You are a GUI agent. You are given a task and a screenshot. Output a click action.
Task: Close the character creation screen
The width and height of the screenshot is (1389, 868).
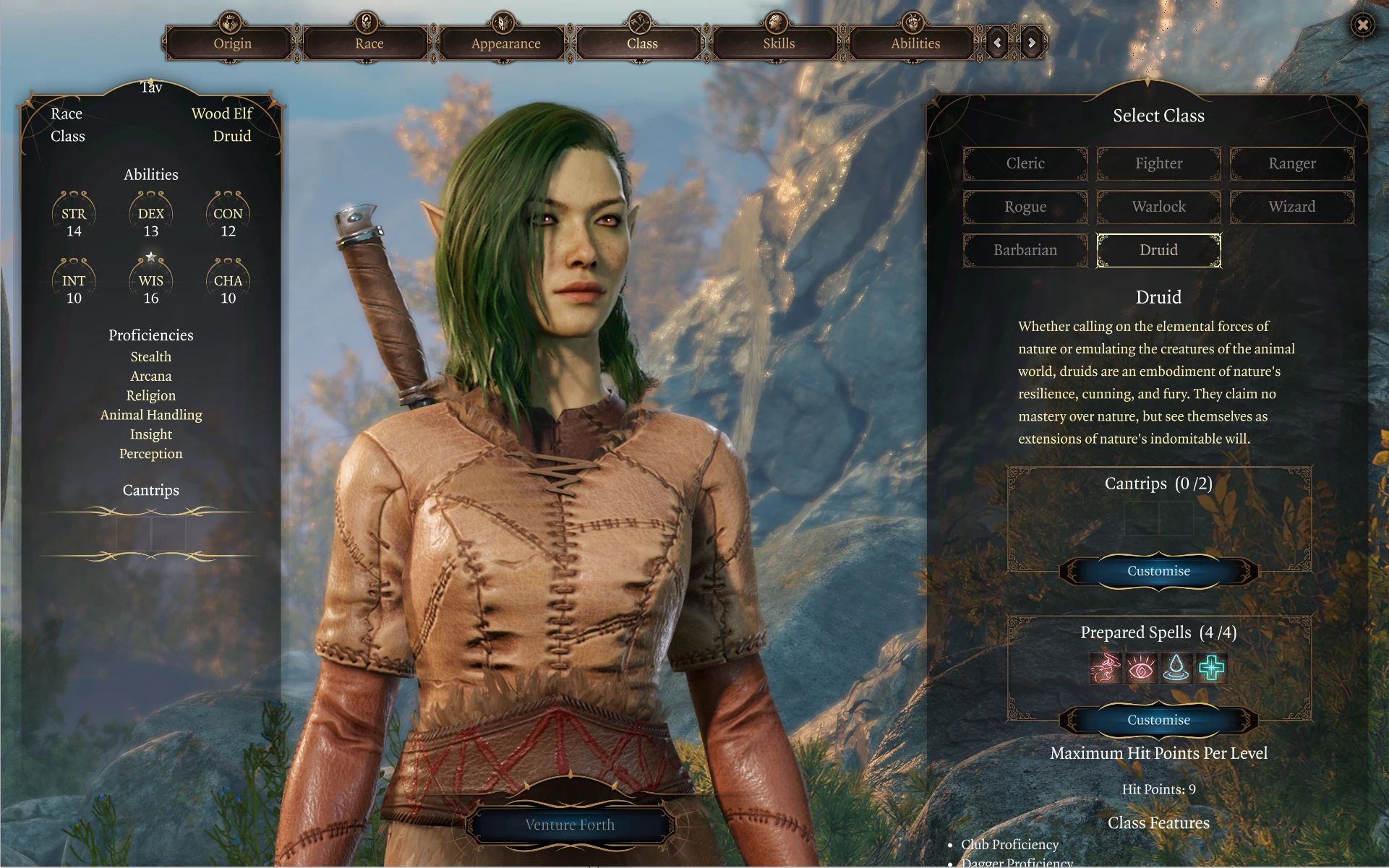1363,26
